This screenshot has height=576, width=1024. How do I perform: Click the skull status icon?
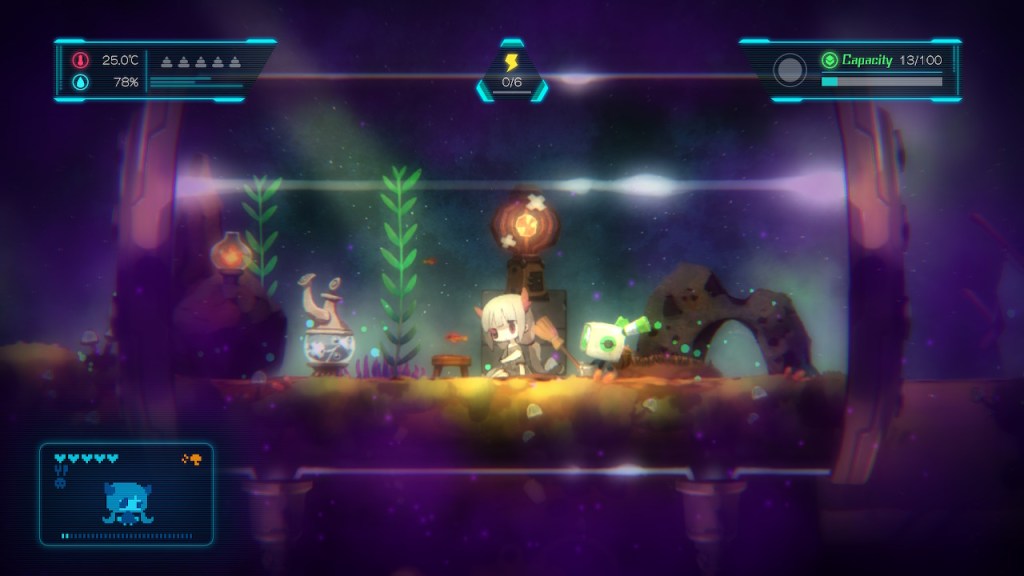[x=60, y=484]
